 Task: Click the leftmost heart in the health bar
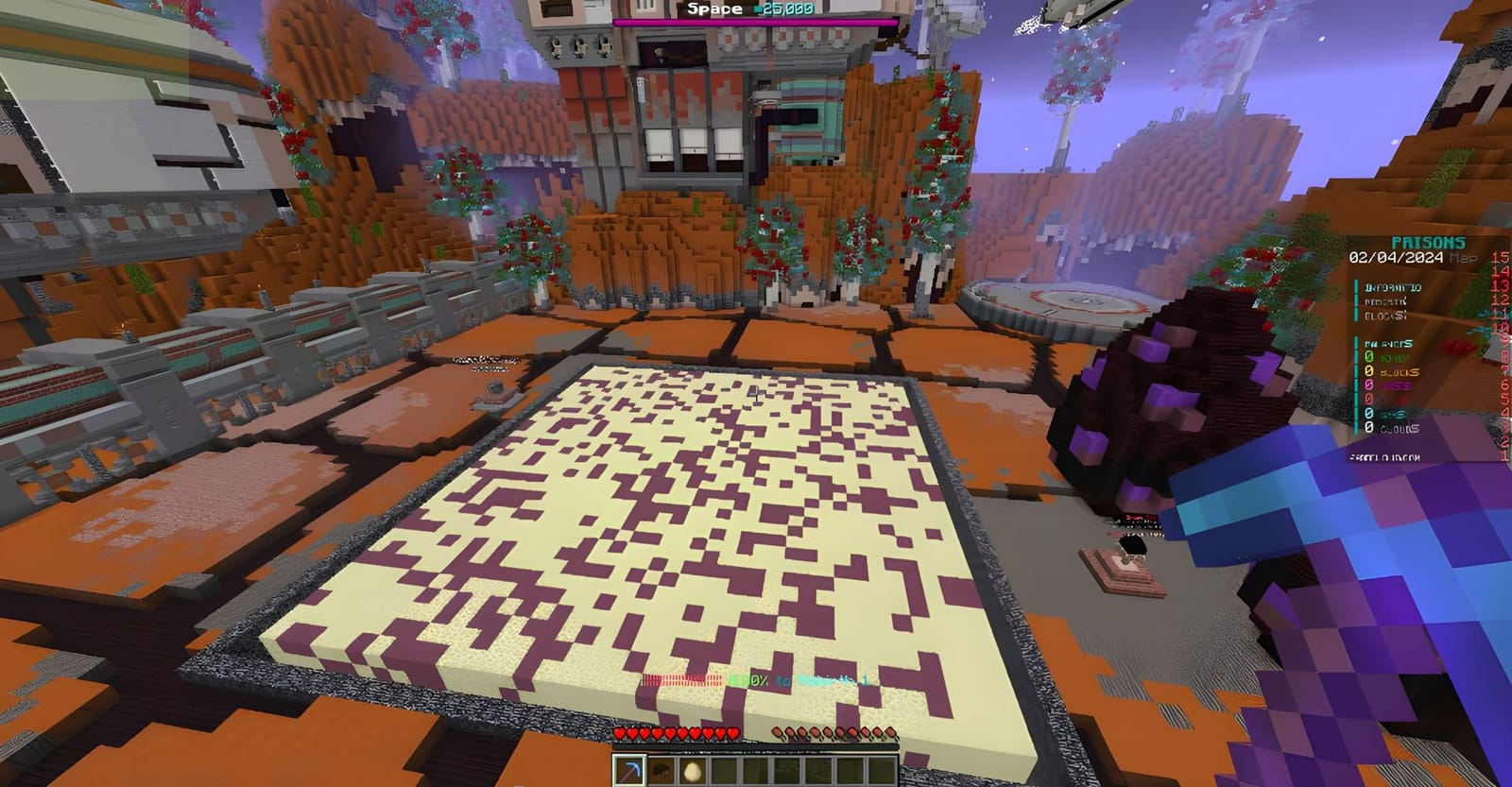point(620,734)
